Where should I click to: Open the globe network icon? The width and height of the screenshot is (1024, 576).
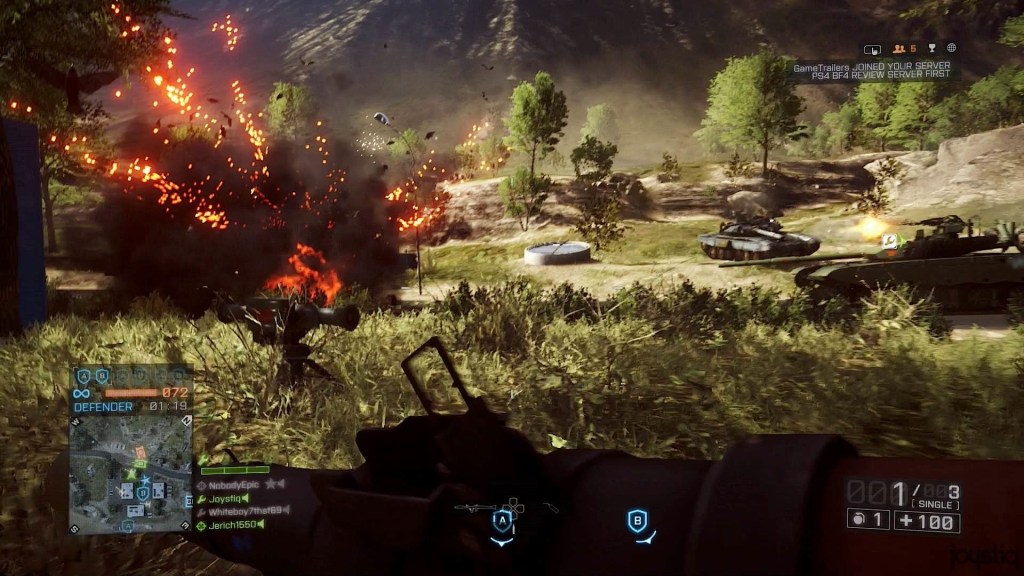[x=951, y=48]
